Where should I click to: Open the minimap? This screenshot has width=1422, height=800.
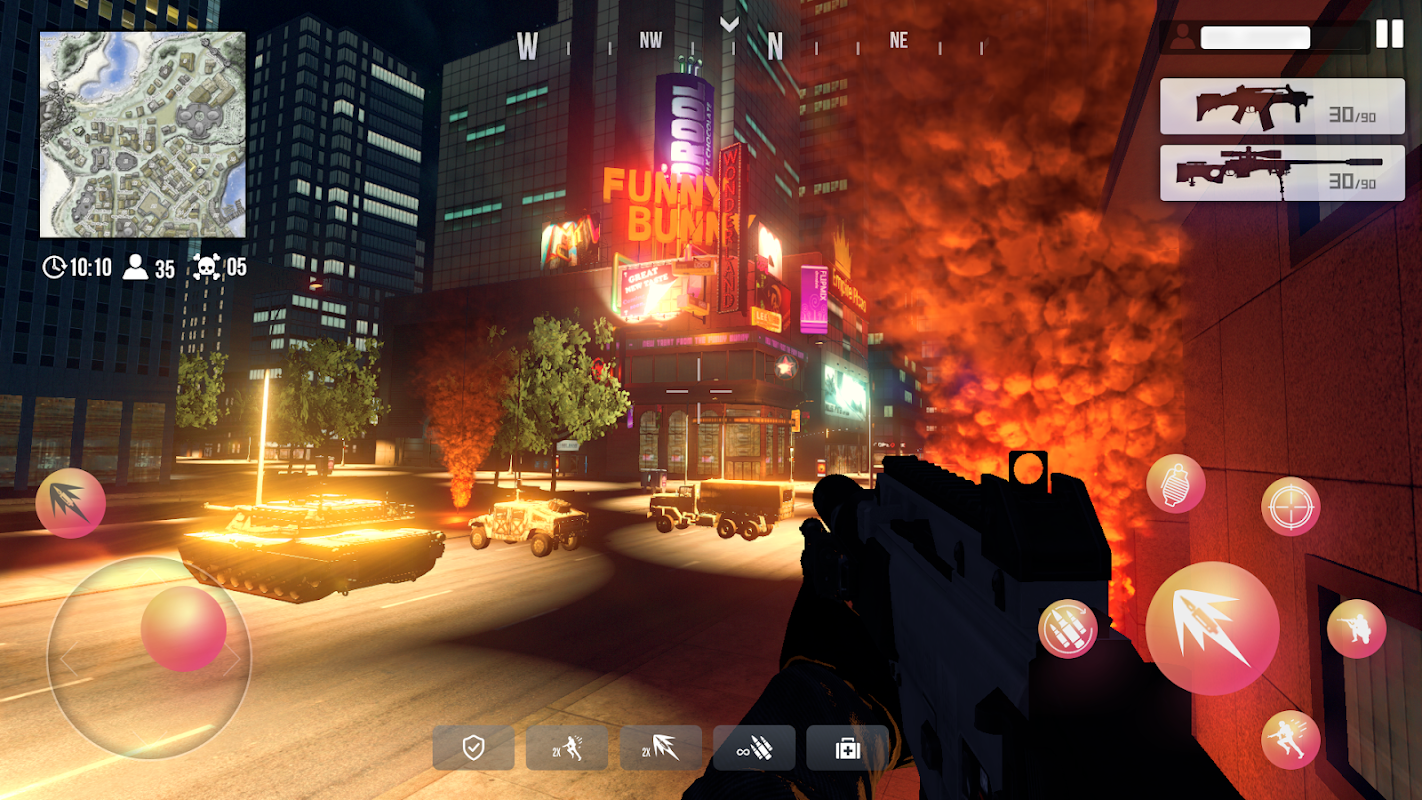(x=143, y=135)
